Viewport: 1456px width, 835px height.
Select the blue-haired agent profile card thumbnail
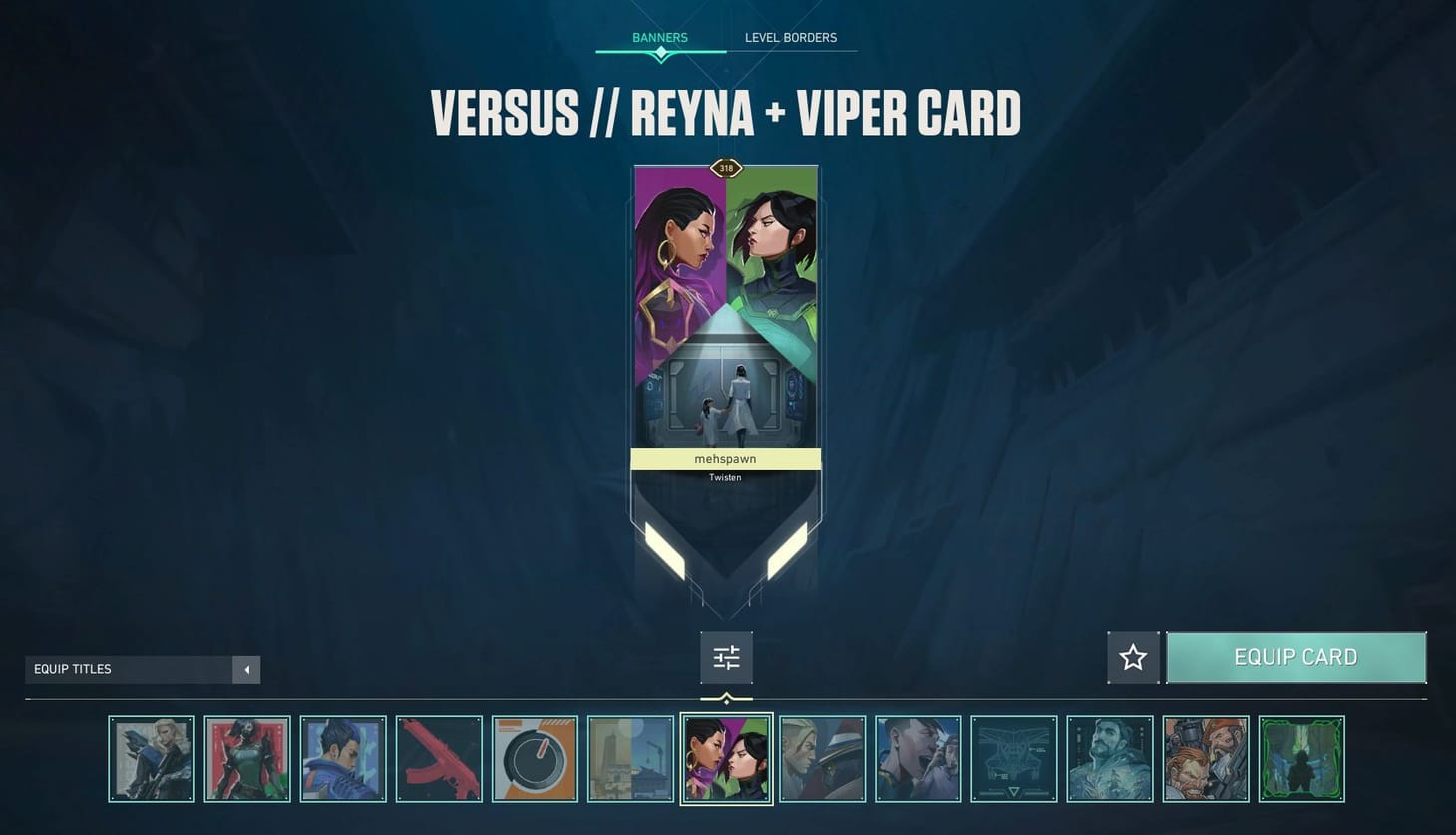click(x=343, y=758)
